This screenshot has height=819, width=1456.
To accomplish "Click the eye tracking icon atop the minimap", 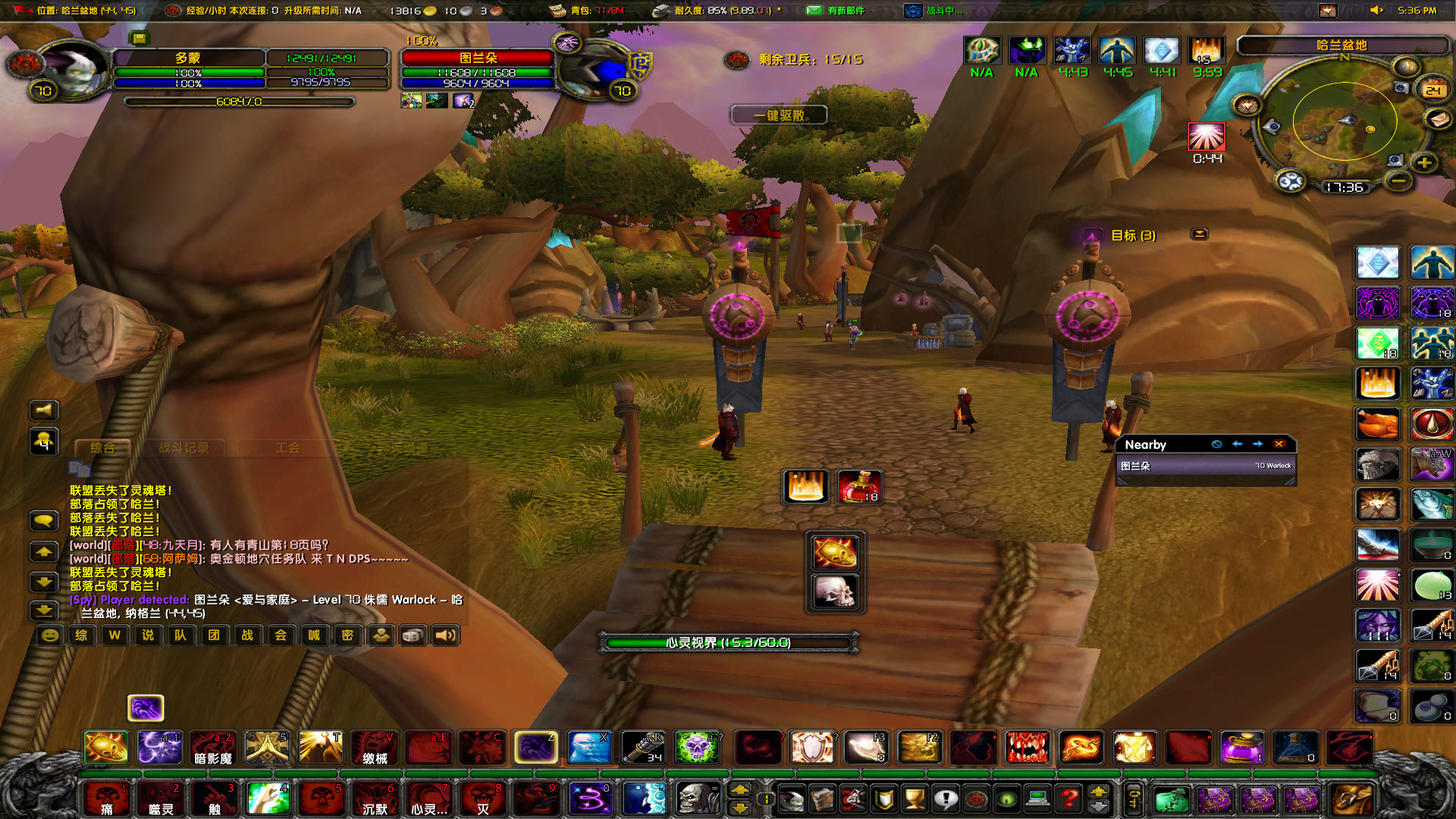I will pyautogui.click(x=1405, y=67).
